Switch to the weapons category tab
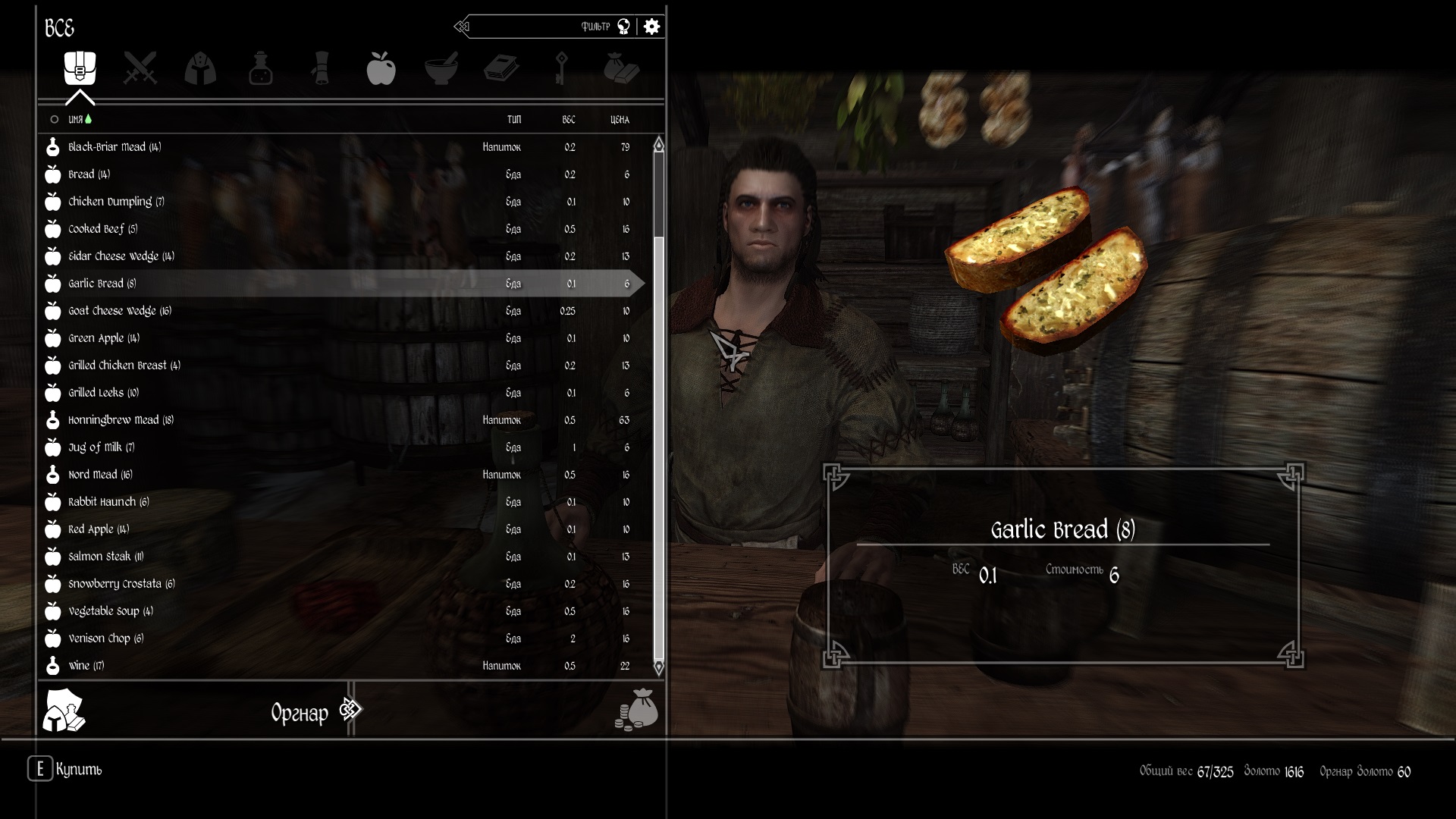Viewport: 1456px width, 819px height. (140, 68)
